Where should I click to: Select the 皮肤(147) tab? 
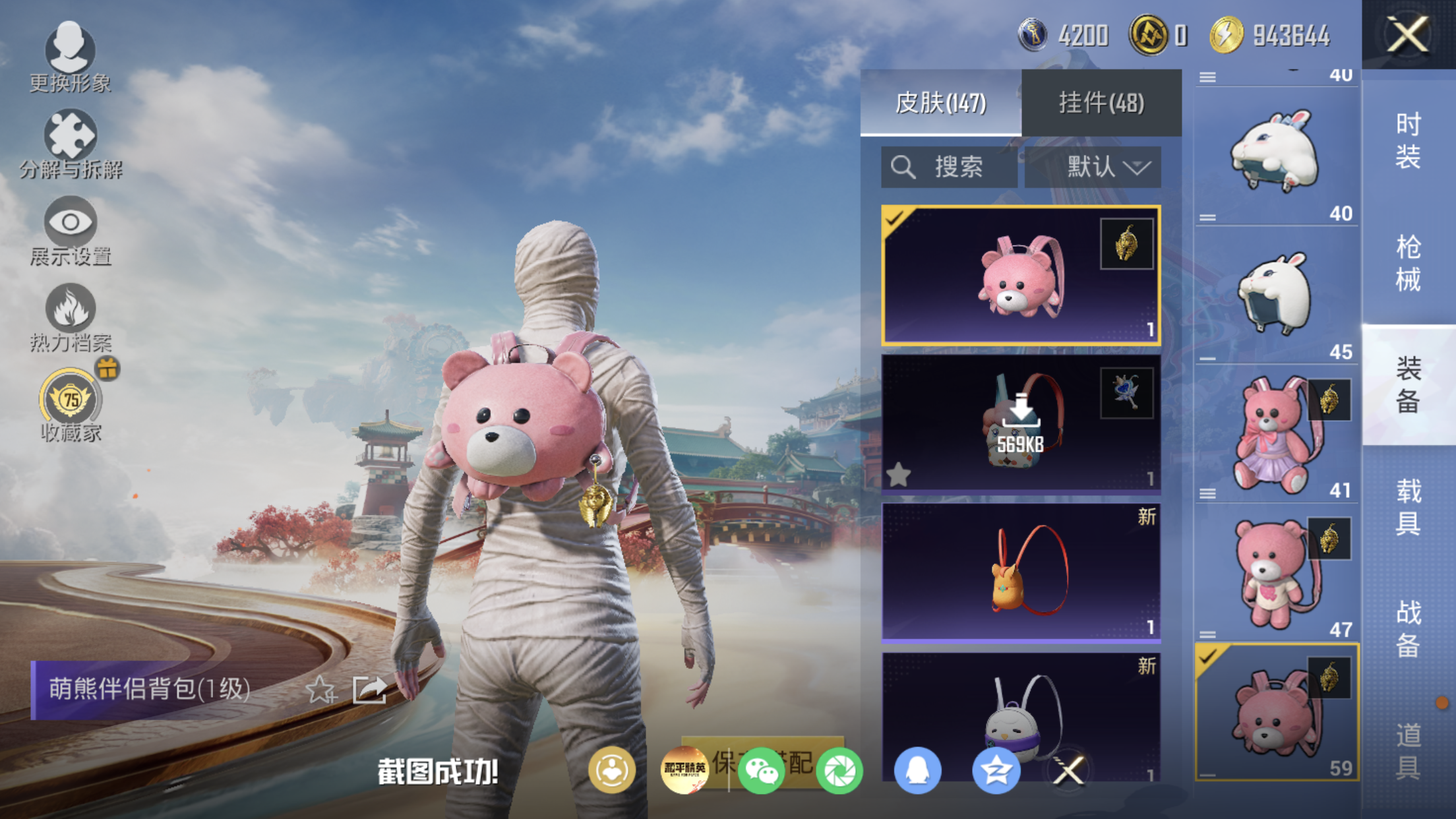pos(940,103)
